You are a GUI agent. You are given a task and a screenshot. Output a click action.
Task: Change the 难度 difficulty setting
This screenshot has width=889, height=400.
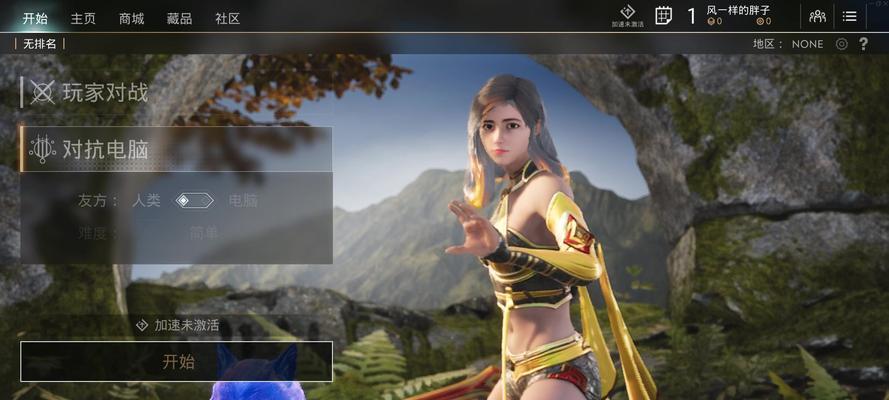pos(204,233)
